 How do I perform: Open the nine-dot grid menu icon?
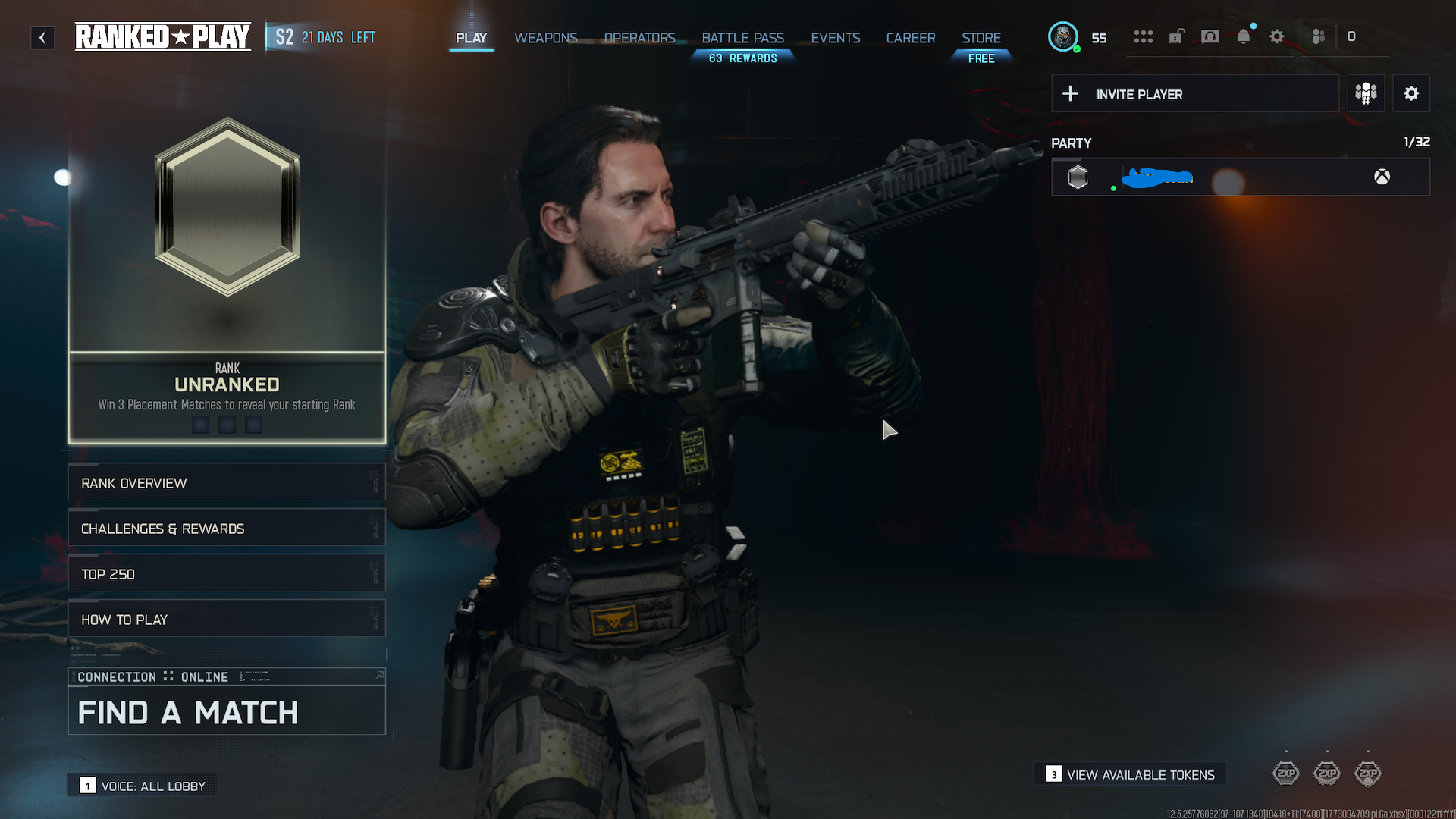1143,37
